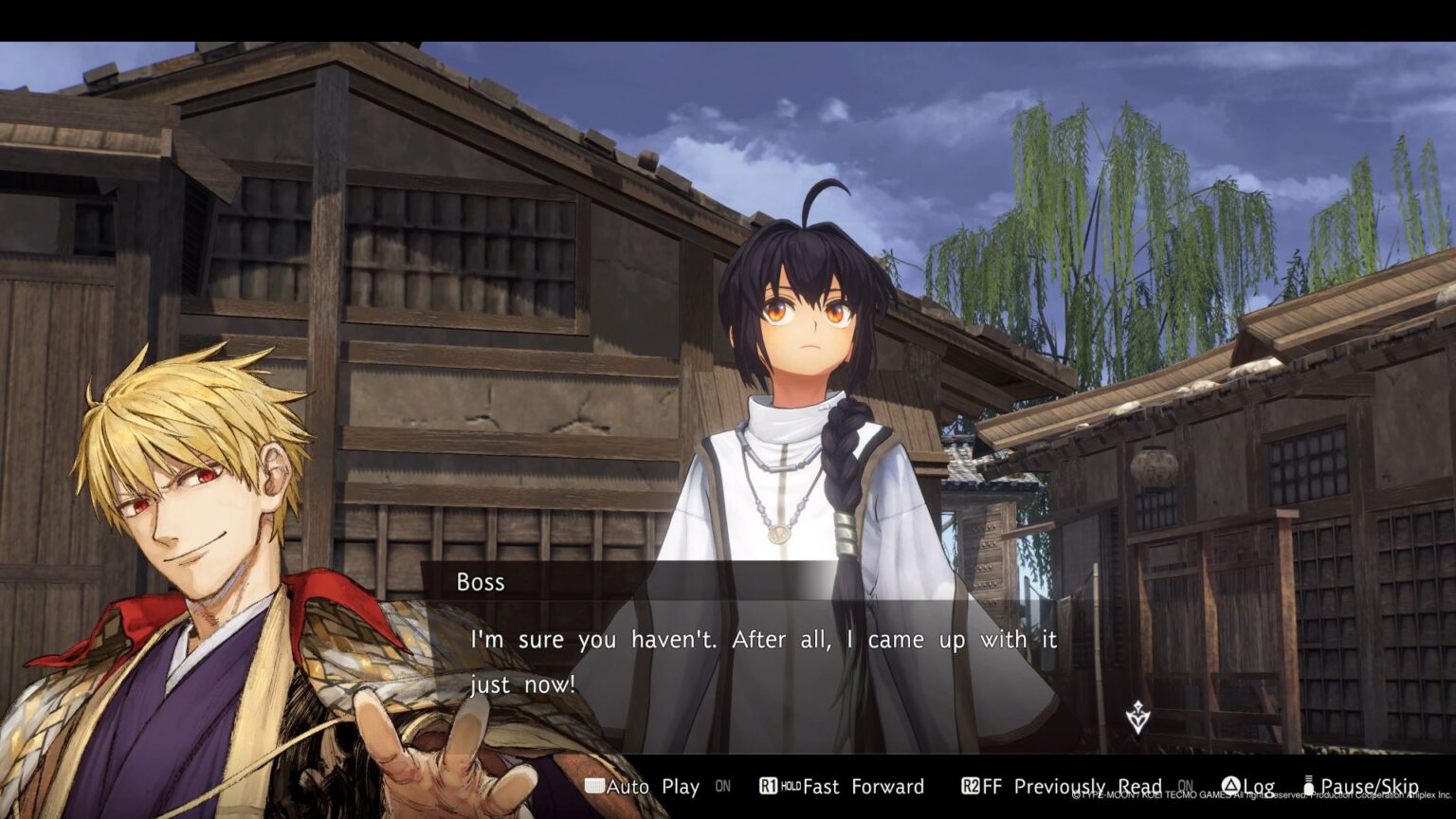
Task: Click the R2 button icon next to FF
Action: [x=970, y=786]
